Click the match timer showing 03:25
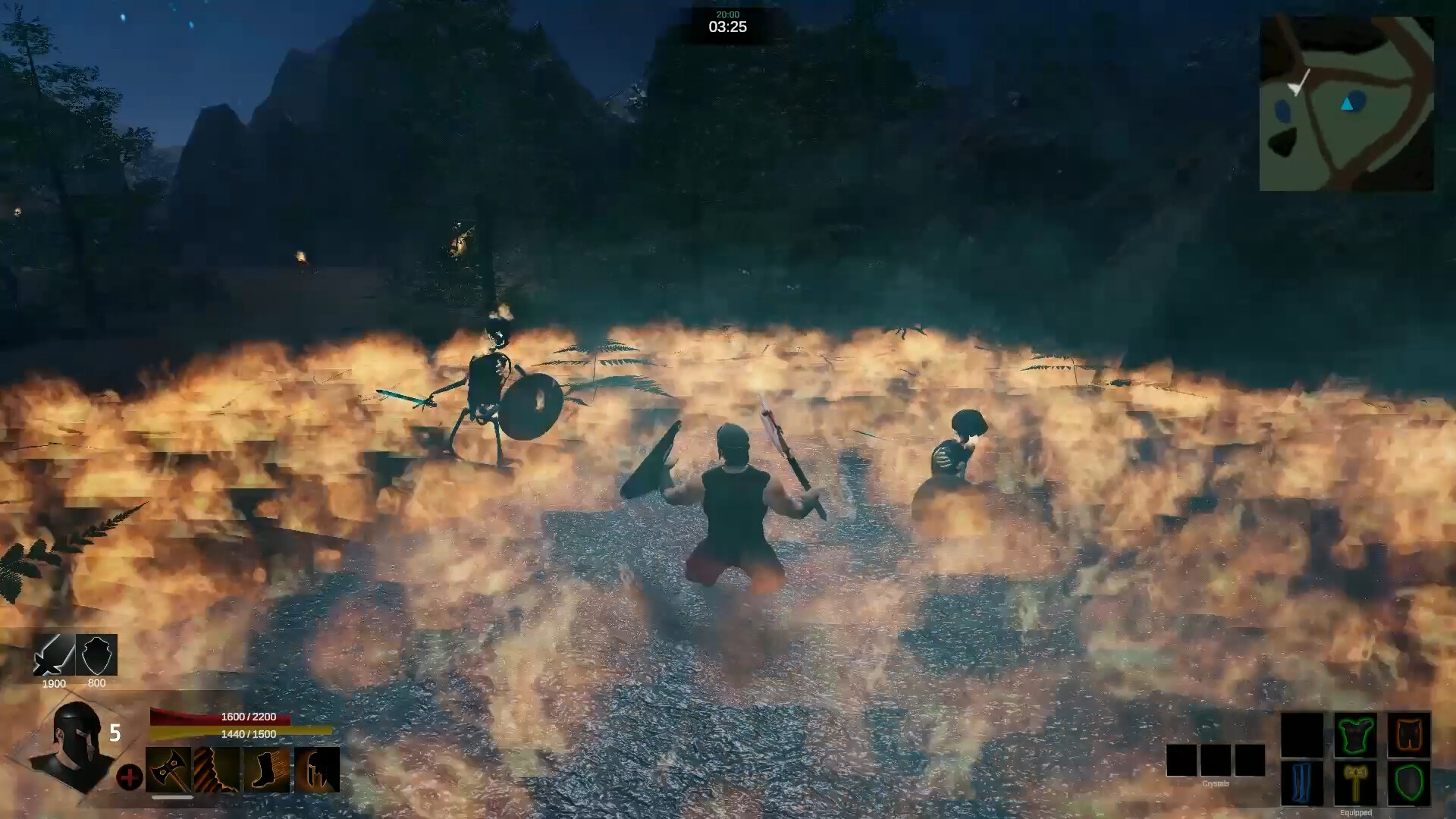The width and height of the screenshot is (1456, 819). 727,27
